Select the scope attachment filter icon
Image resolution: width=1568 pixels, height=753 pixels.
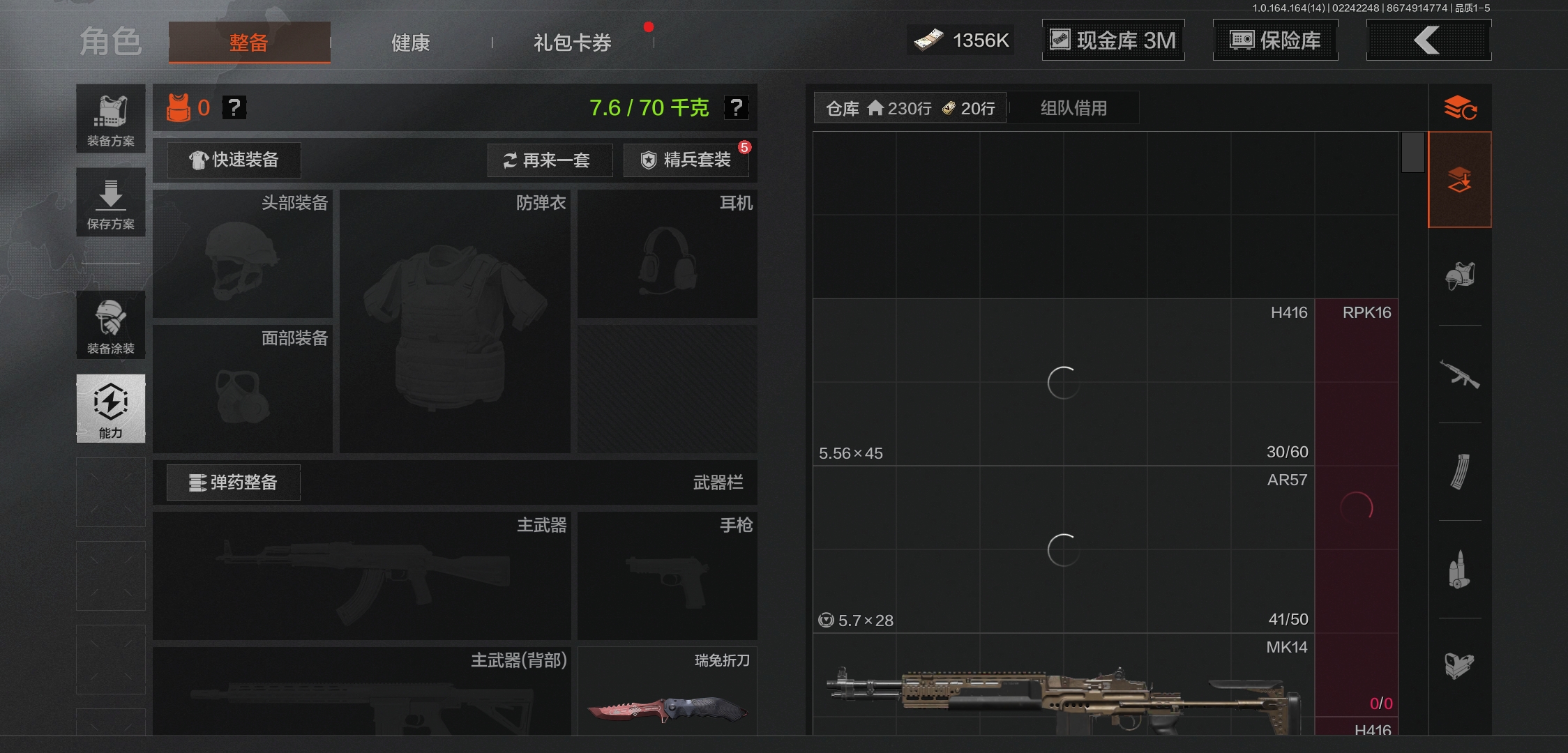pyautogui.click(x=1461, y=667)
